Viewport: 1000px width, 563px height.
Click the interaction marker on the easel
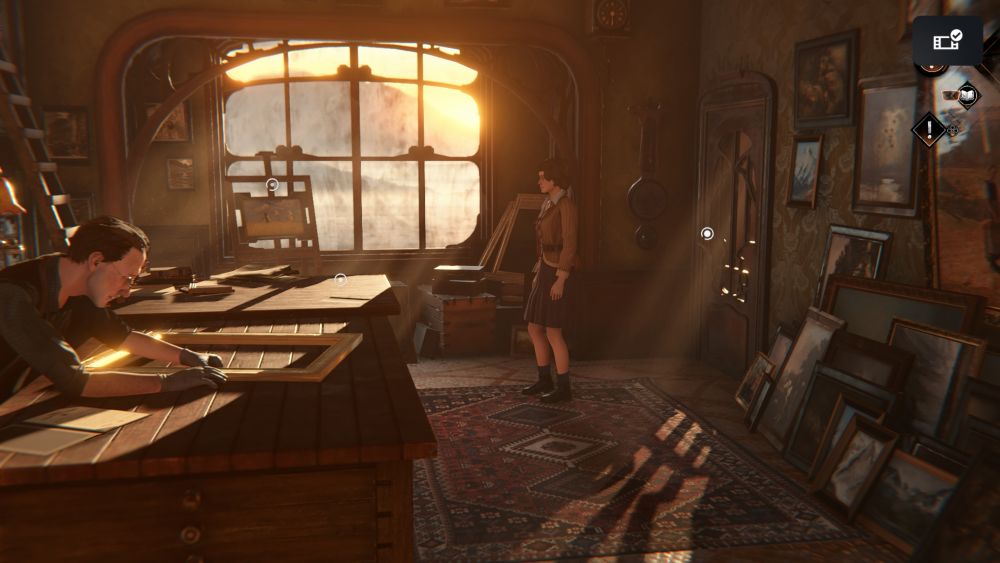pyautogui.click(x=272, y=184)
